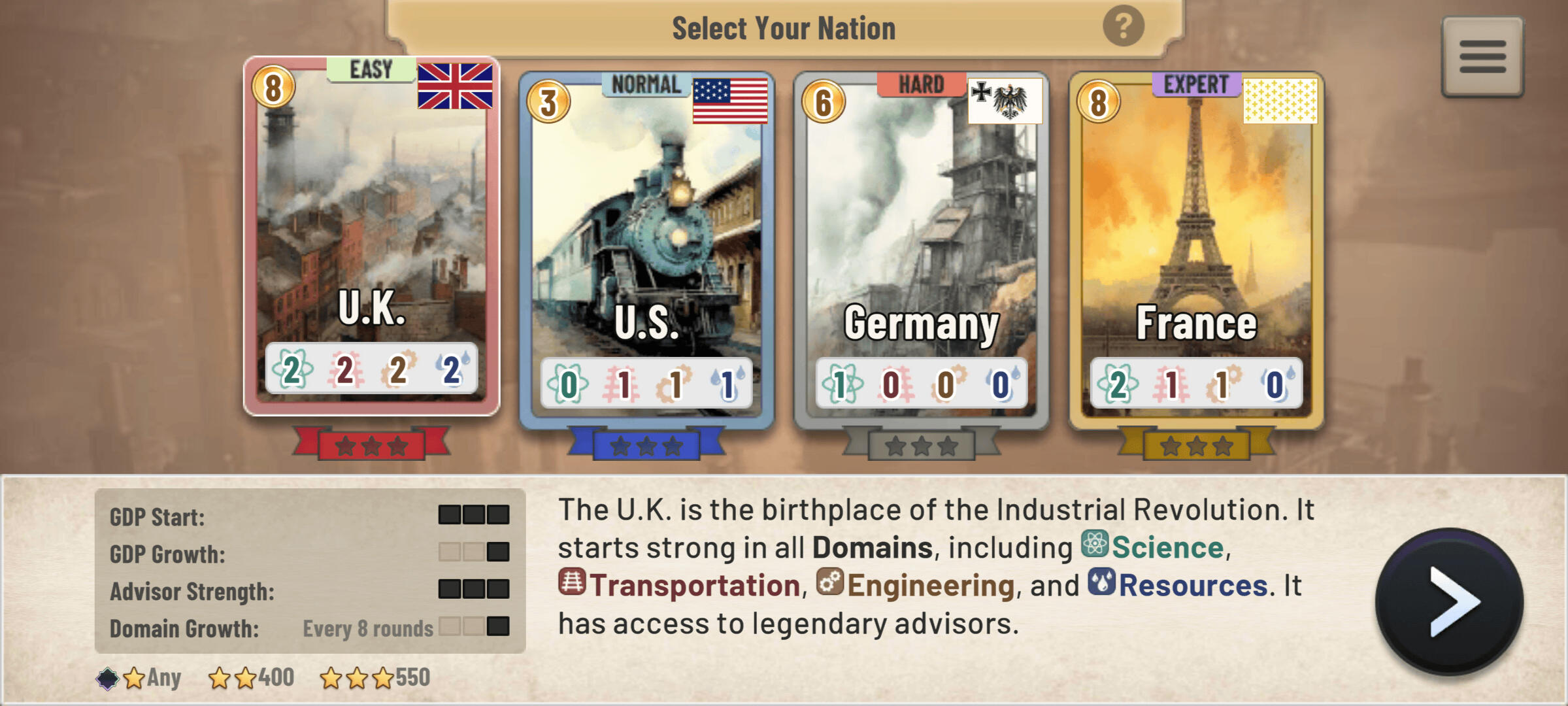This screenshot has height=706, width=1568.
Task: Show help with the question mark button
Action: pyautogui.click(x=1123, y=27)
